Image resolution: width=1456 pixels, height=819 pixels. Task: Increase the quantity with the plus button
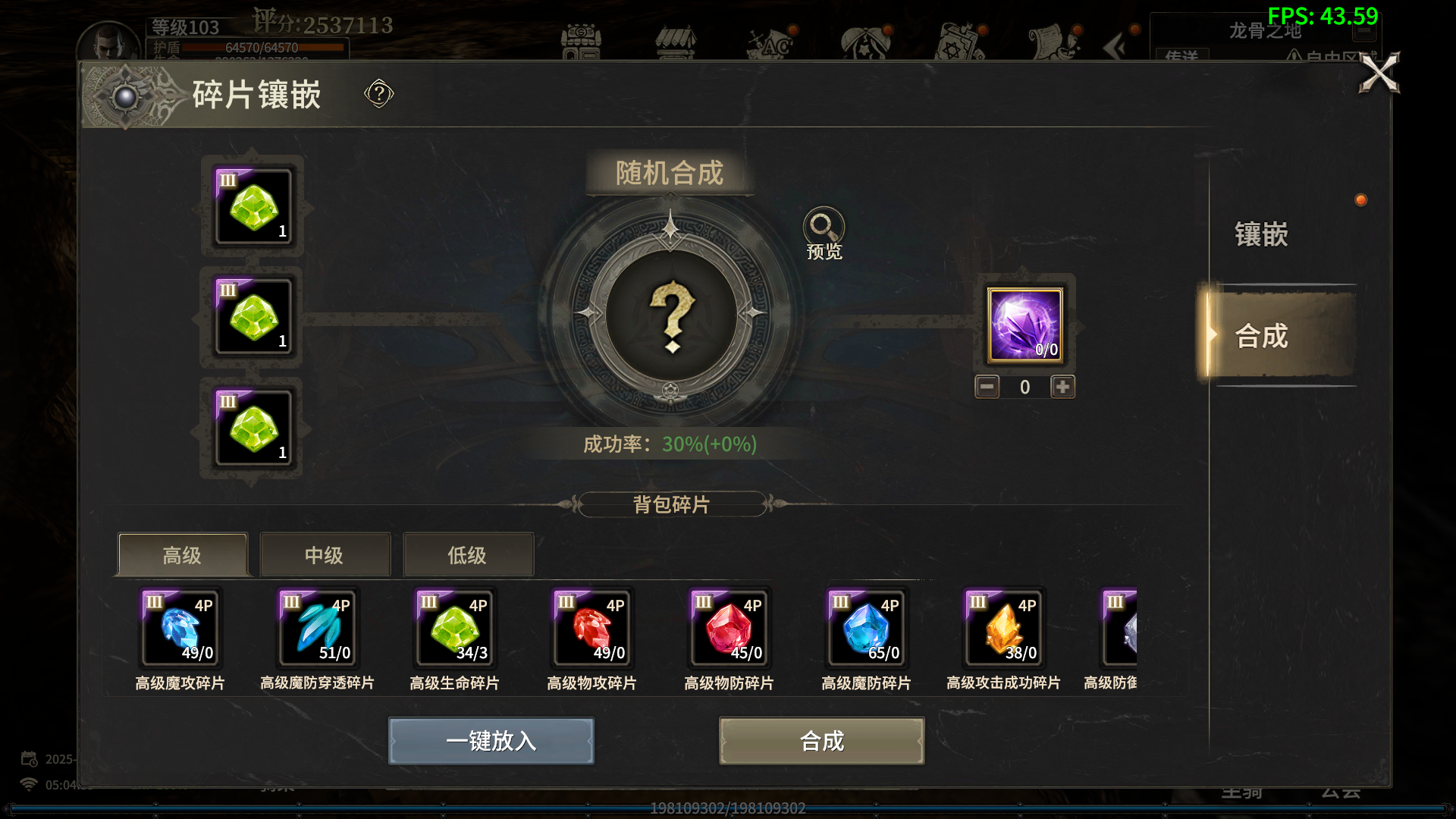coord(1062,387)
